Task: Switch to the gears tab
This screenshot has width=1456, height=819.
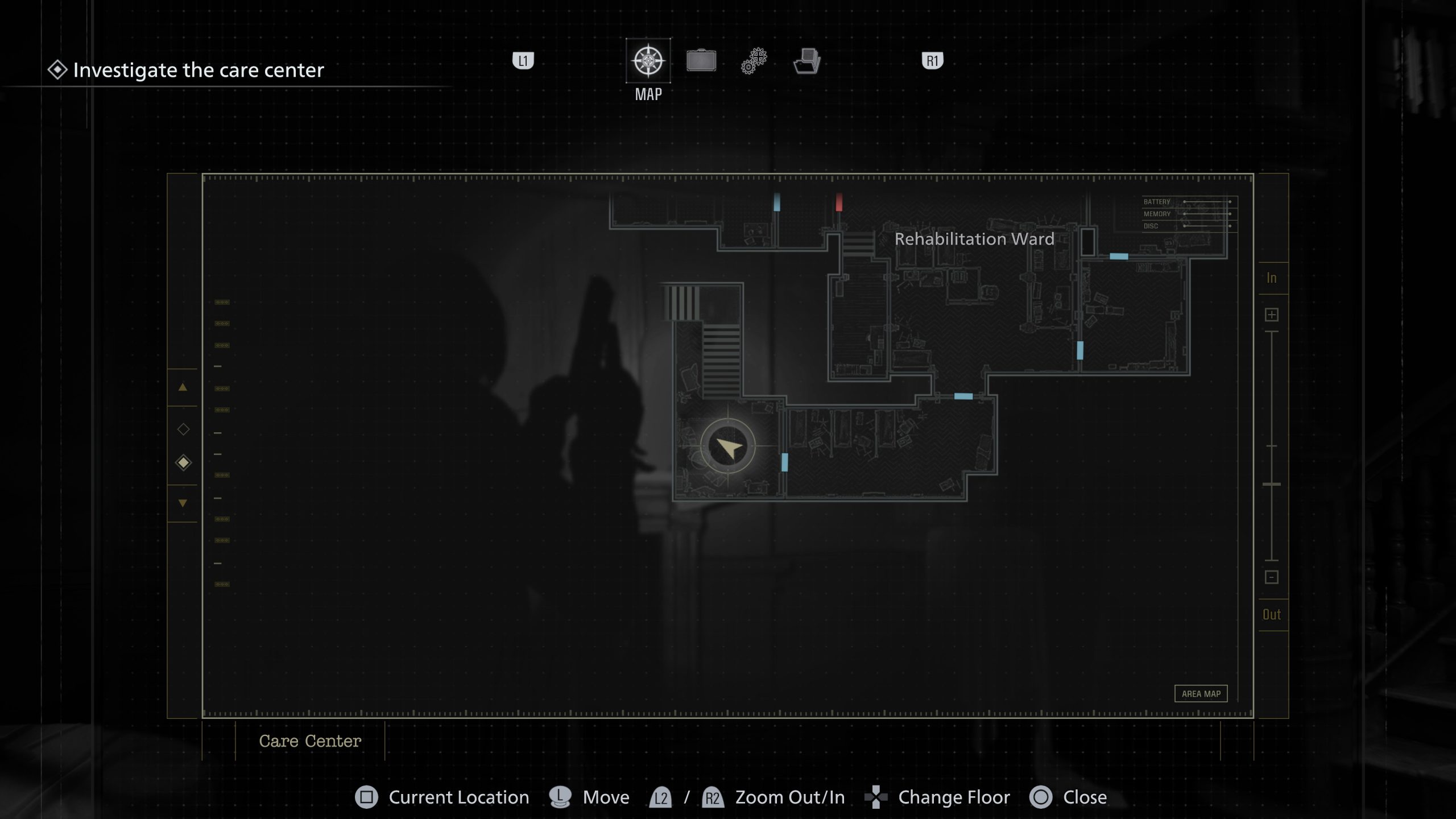Action: click(754, 61)
